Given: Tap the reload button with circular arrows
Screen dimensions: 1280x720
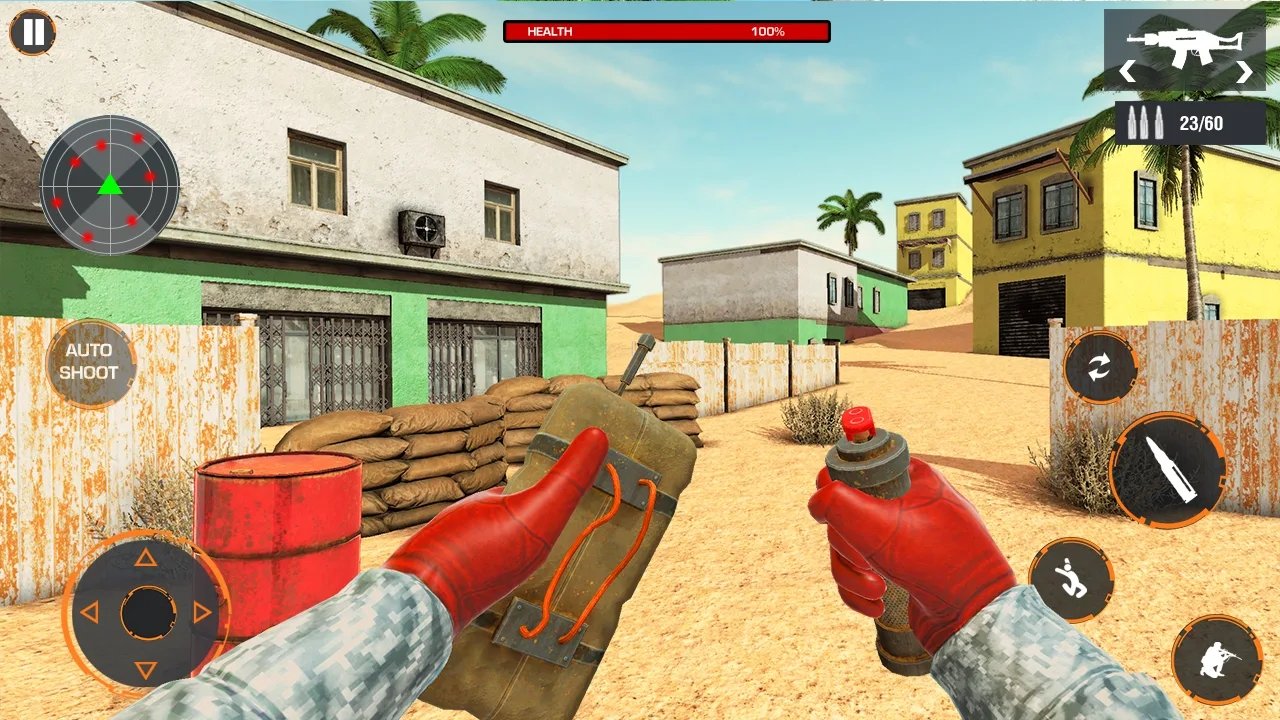Looking at the screenshot, I should (x=1100, y=368).
